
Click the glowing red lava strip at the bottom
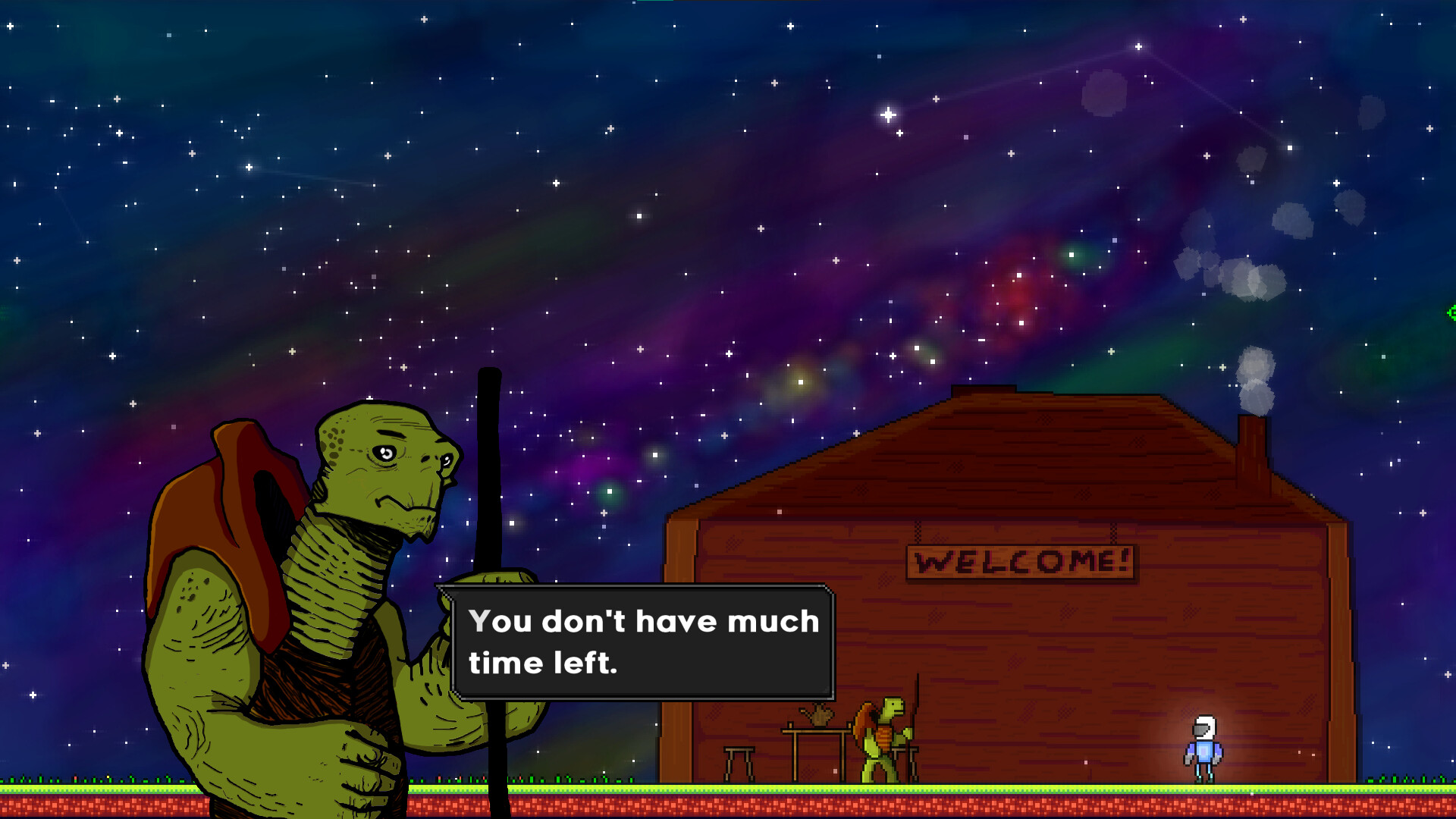303,805
